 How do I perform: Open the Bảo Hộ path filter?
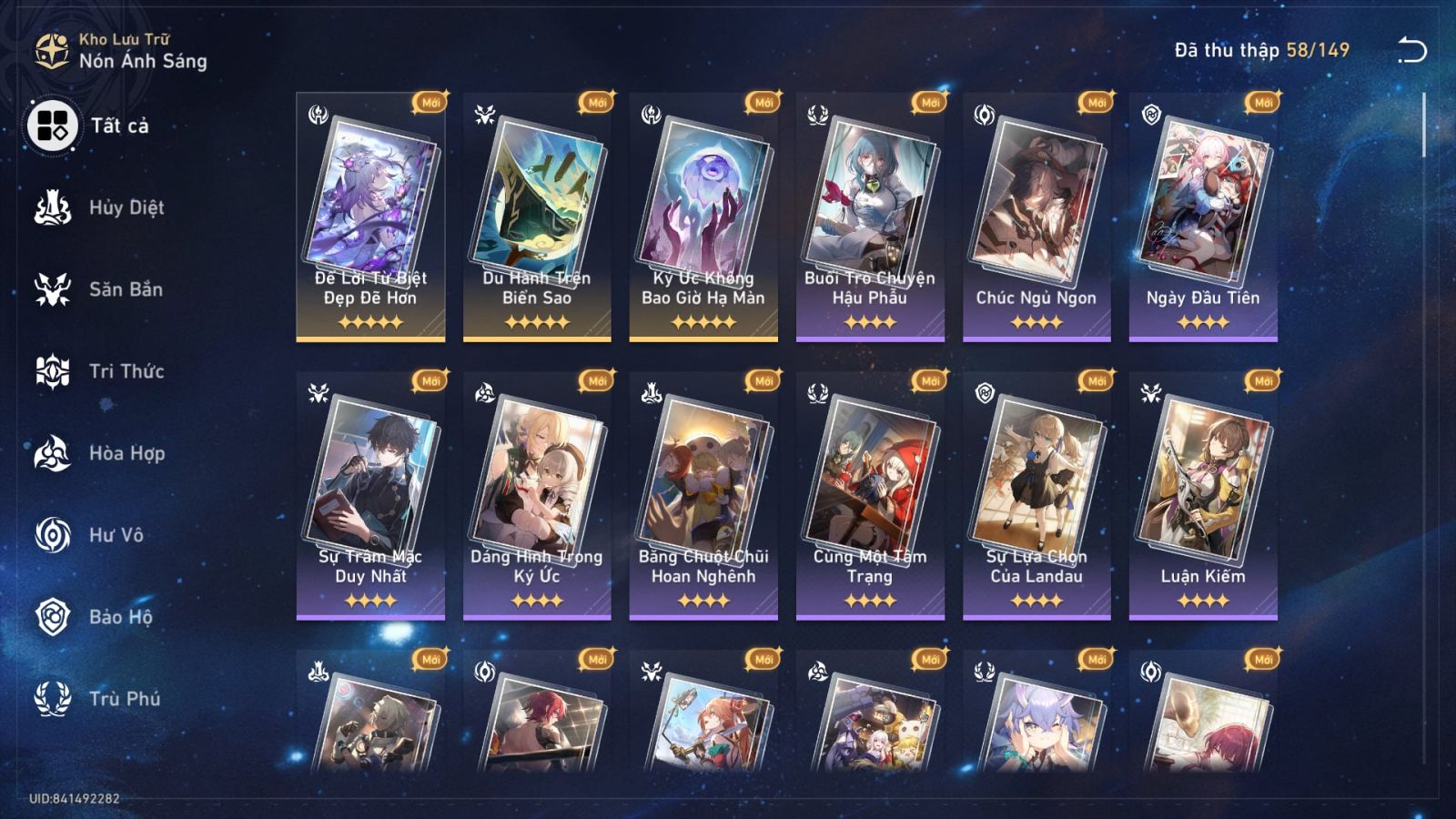[x=52, y=617]
